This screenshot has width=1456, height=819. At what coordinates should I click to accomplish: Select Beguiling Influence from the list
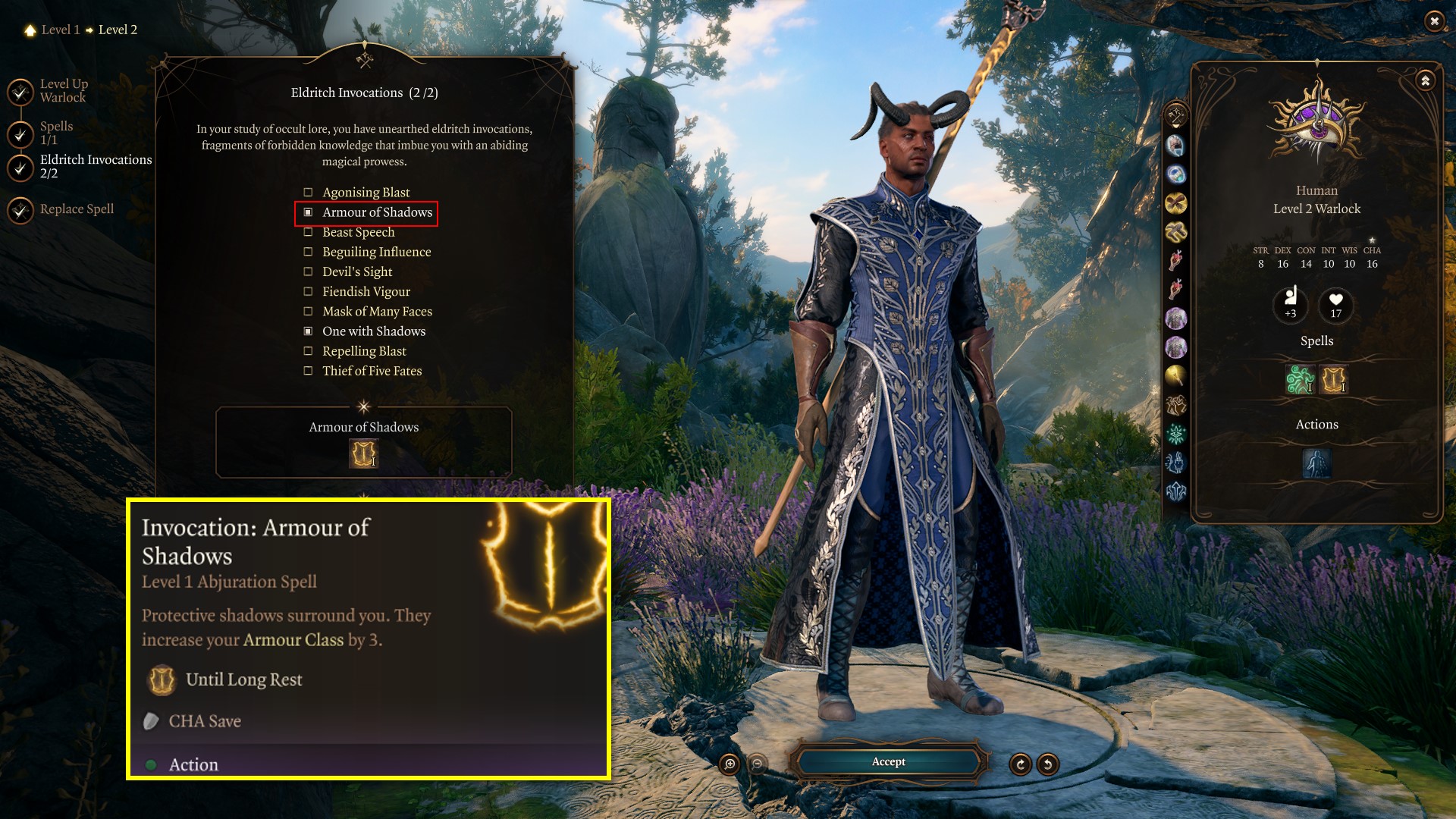tap(309, 252)
